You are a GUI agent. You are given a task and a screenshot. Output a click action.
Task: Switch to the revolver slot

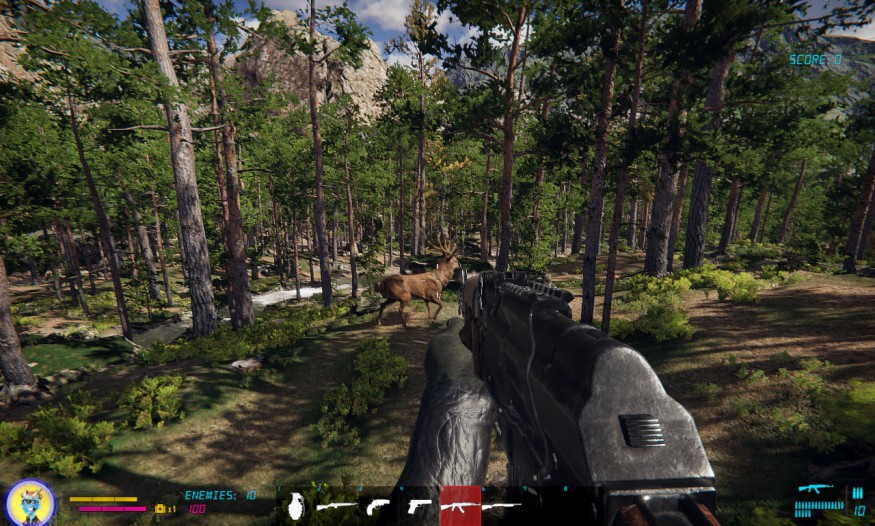tap(378, 506)
